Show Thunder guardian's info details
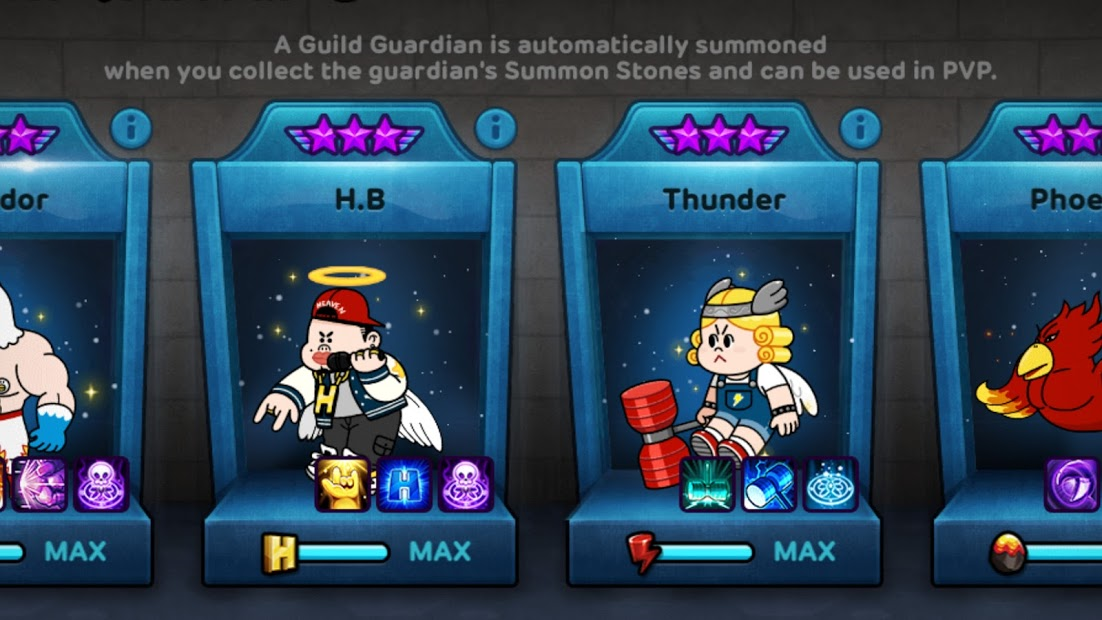 (859, 129)
